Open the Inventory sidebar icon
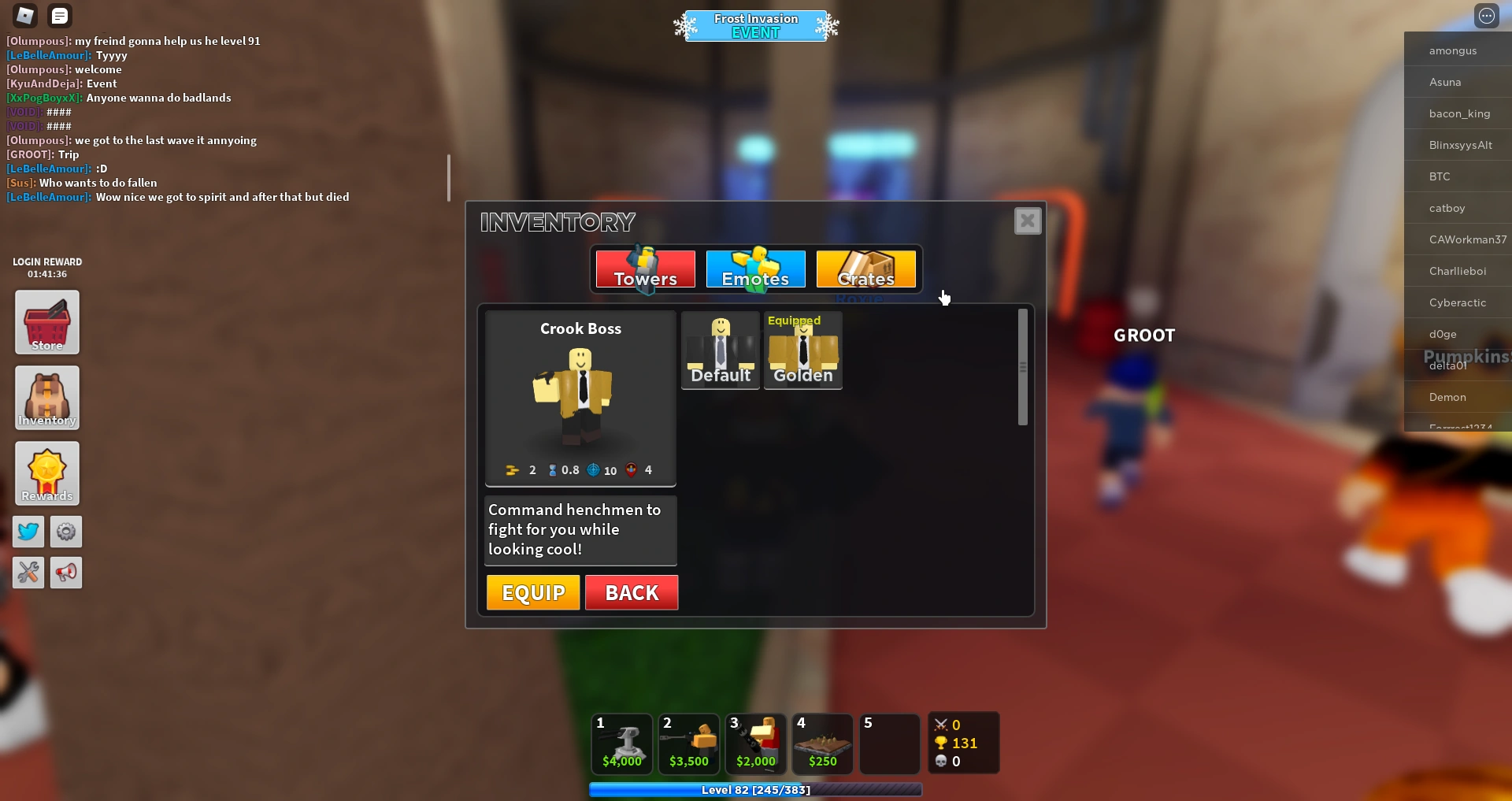 click(46, 398)
